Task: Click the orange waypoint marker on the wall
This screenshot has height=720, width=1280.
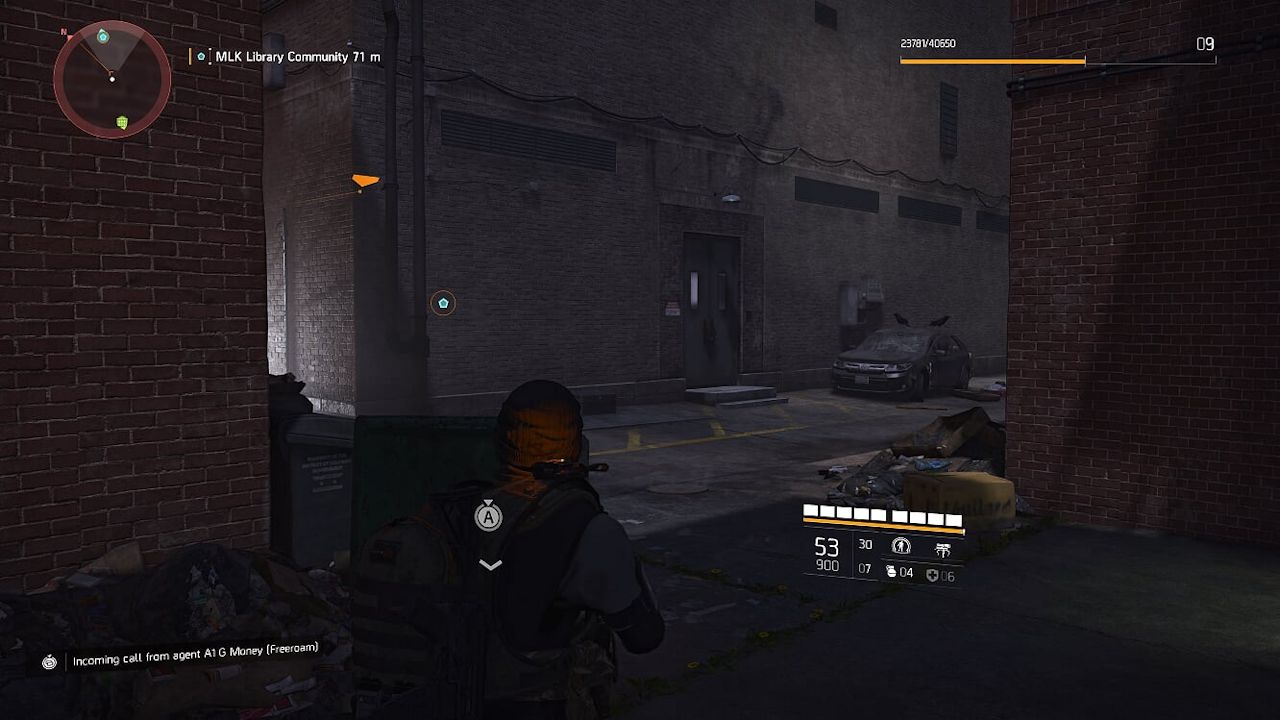Action: (x=365, y=180)
